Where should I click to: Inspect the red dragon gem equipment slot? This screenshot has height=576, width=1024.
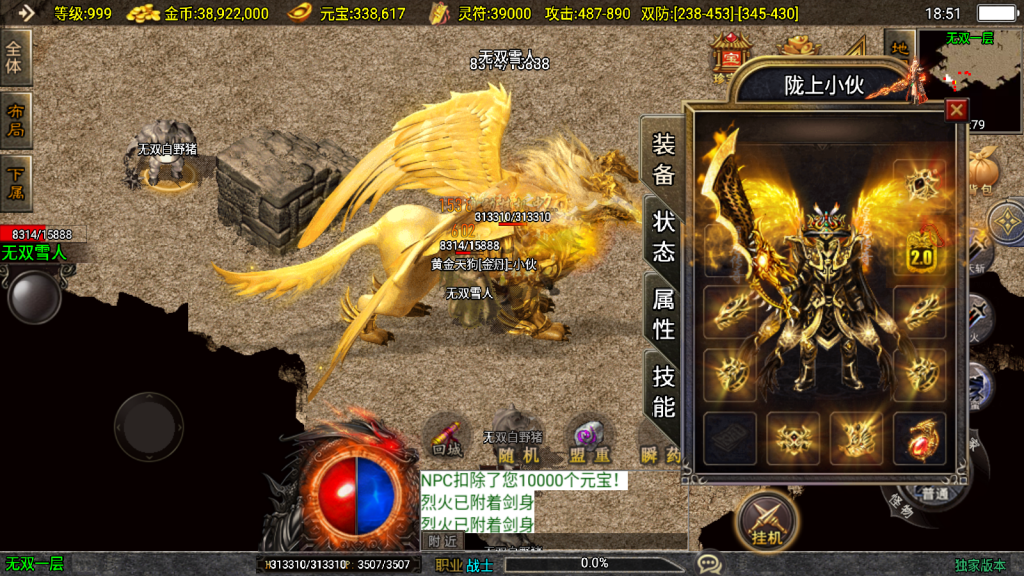click(x=918, y=439)
